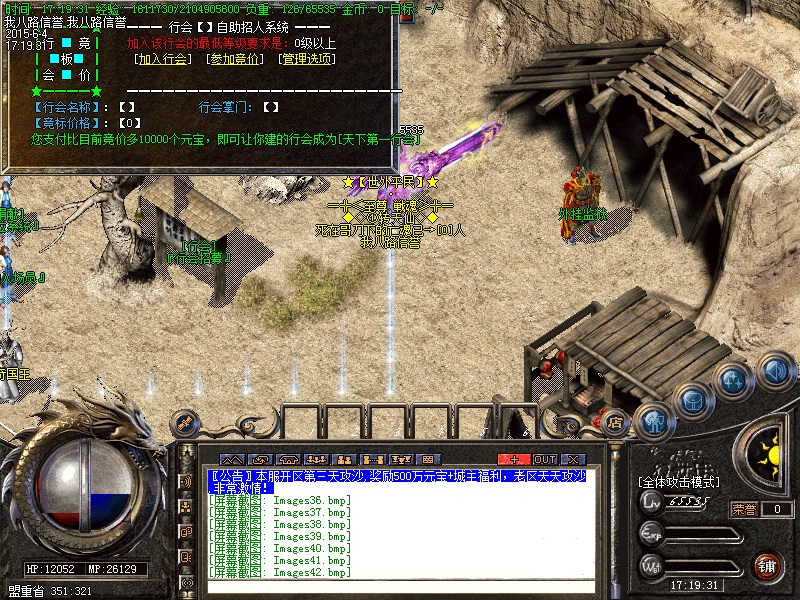Open the 店 shop button
This screenshot has width=800, height=600.
click(617, 423)
